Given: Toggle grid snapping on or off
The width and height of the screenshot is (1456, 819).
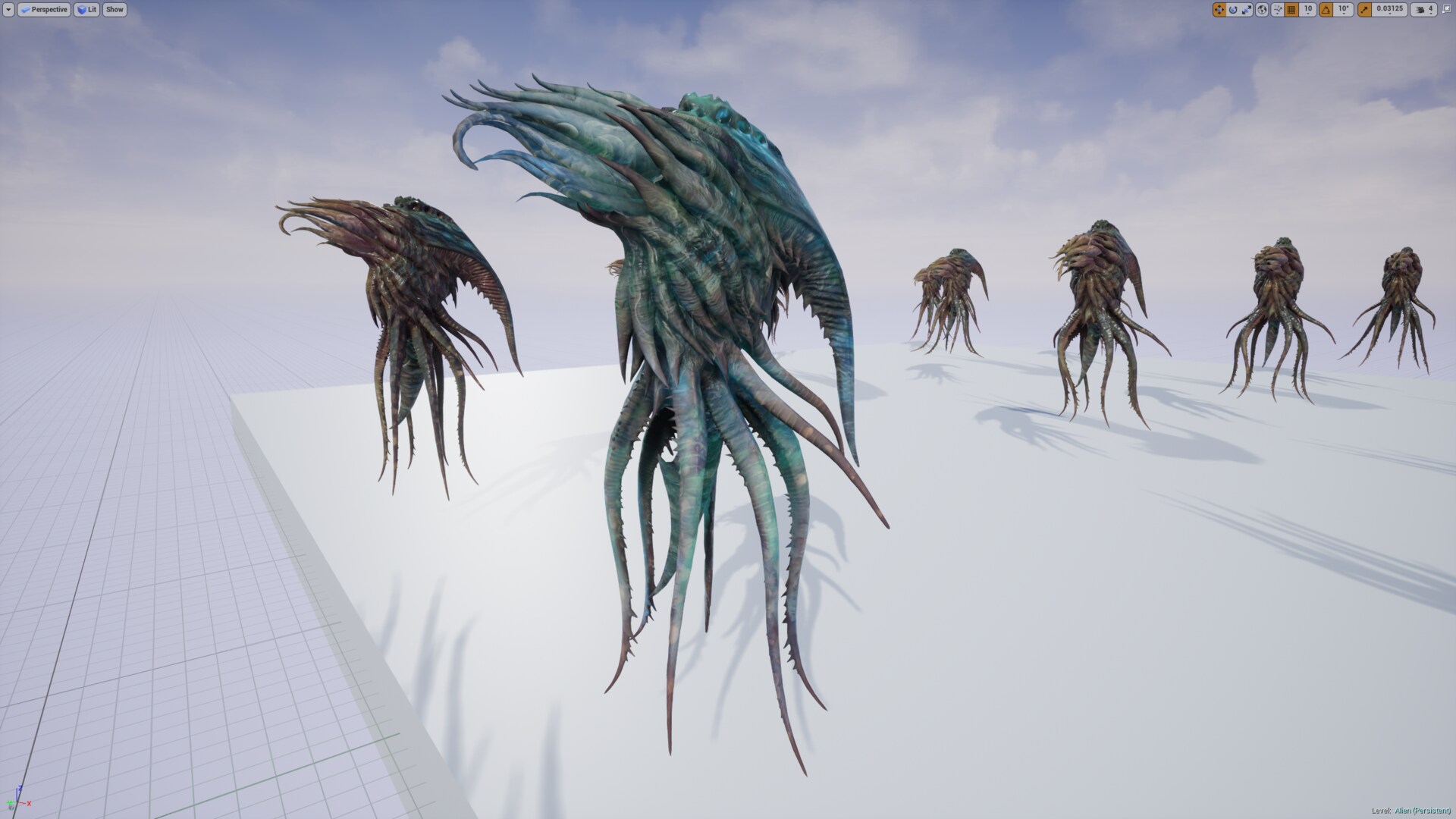Looking at the screenshot, I should [x=1293, y=9].
